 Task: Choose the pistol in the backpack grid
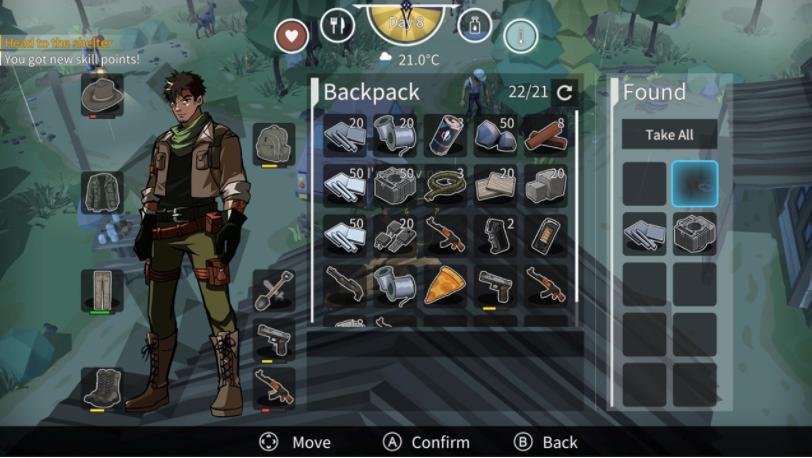coord(496,285)
